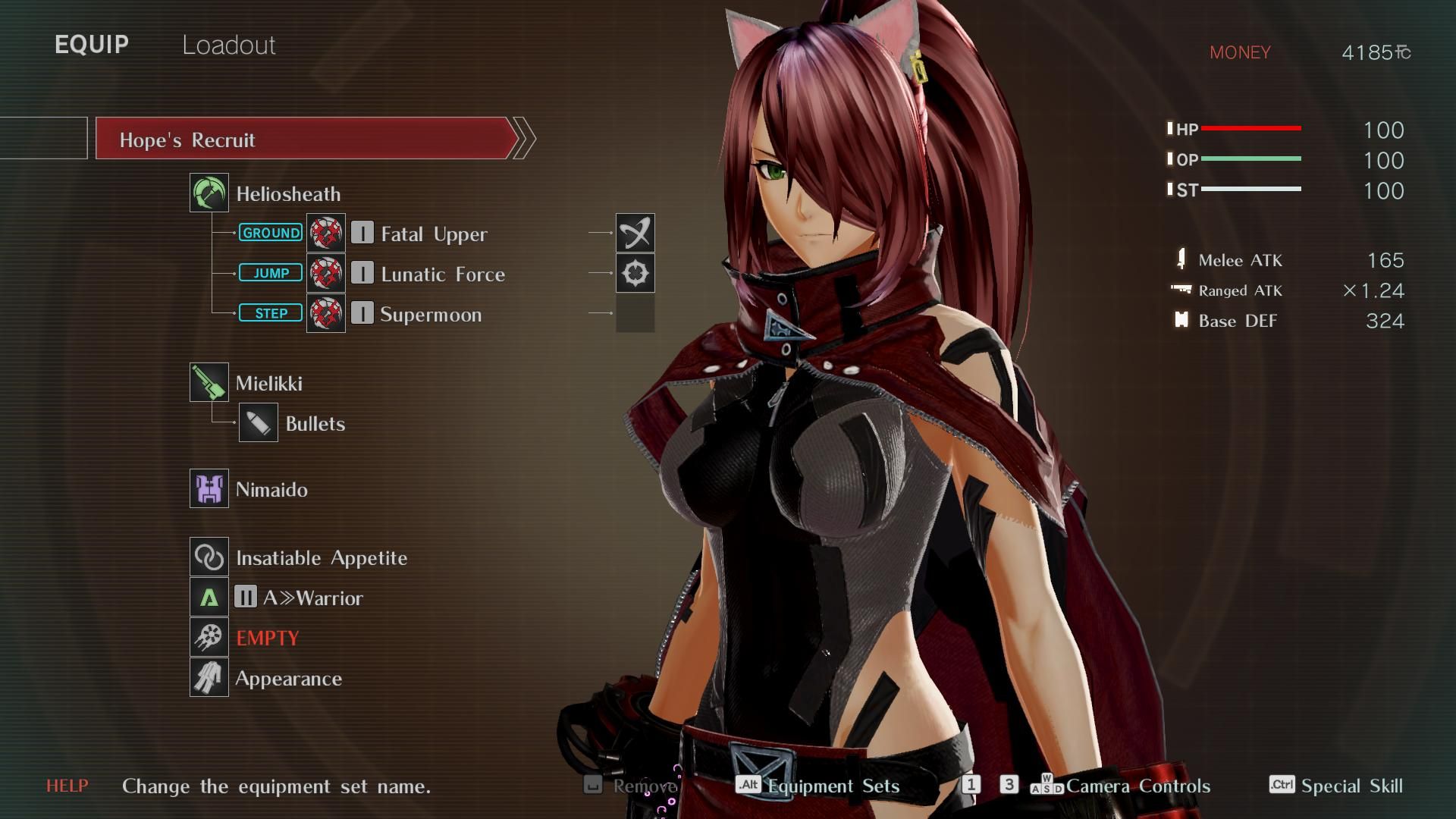Choose the A»Warrior acceleration trigger
Viewport: 1456px width, 819px height.
312,598
